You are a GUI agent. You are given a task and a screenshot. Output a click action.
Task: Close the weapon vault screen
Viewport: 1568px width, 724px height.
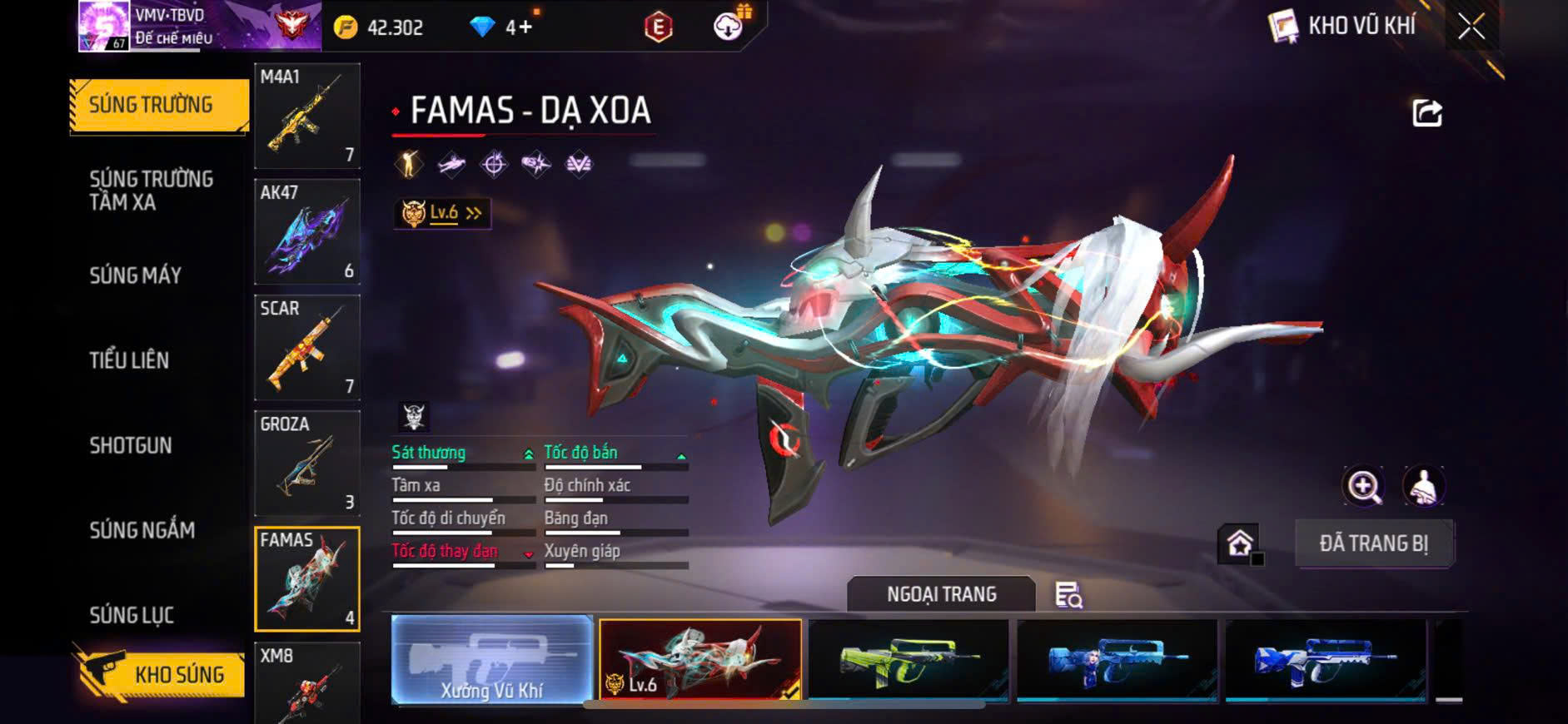click(x=1471, y=27)
